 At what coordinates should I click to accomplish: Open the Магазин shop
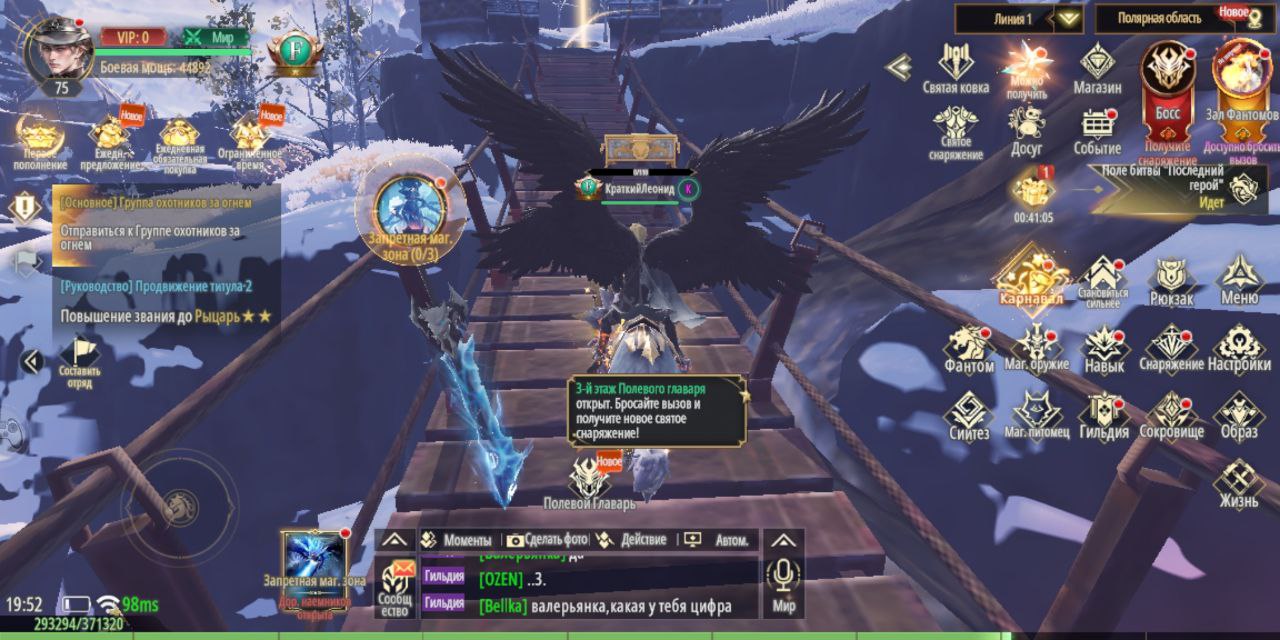pos(1097,67)
